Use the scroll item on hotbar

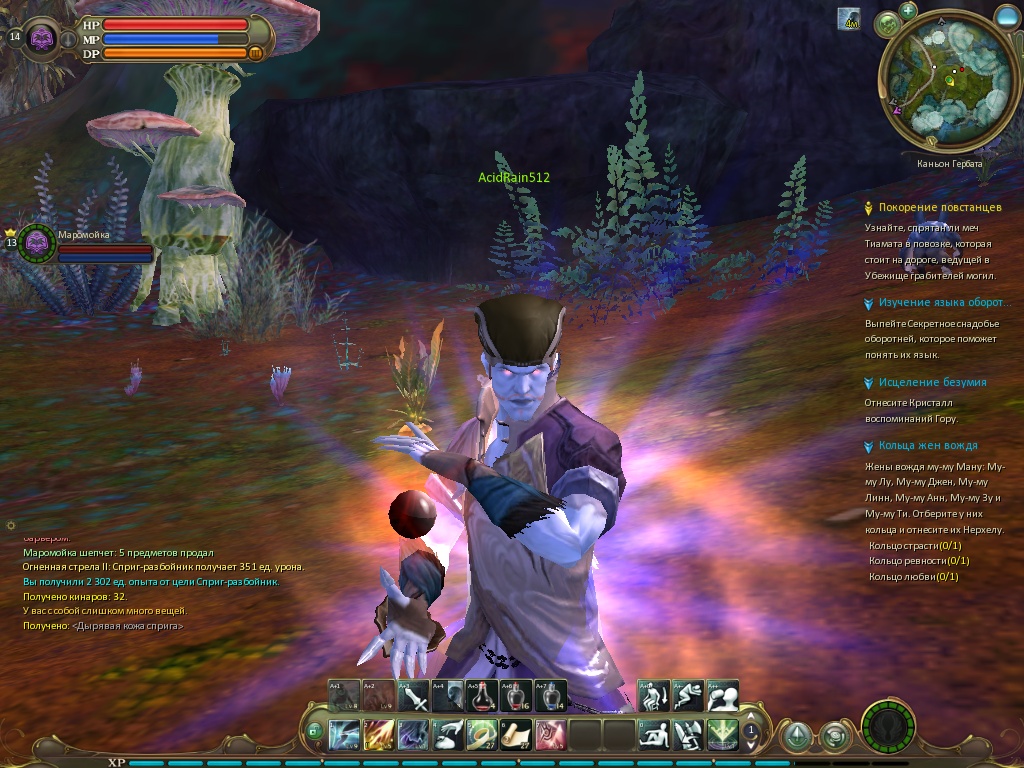(x=516, y=735)
